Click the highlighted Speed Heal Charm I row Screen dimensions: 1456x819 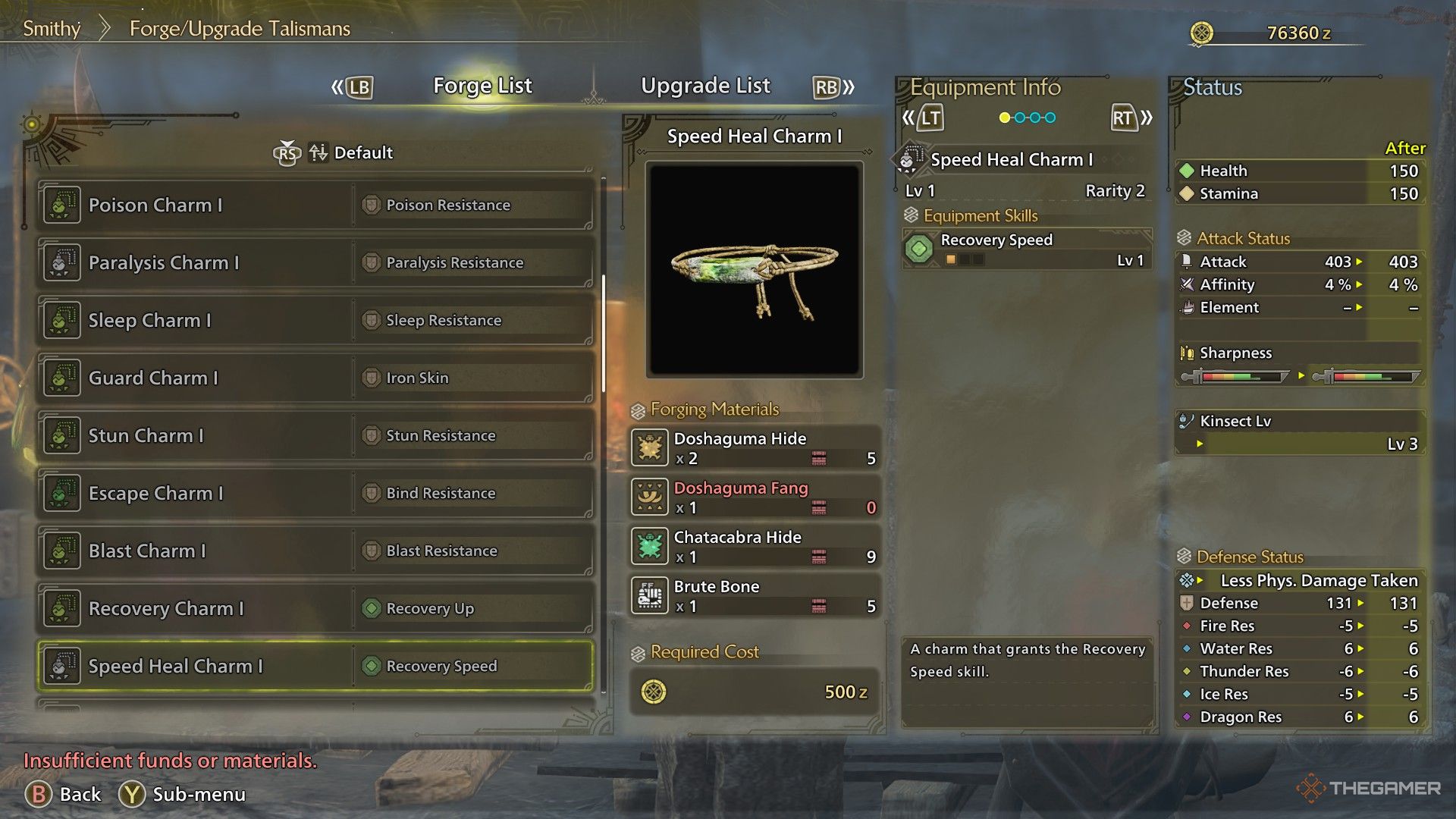pyautogui.click(x=315, y=666)
